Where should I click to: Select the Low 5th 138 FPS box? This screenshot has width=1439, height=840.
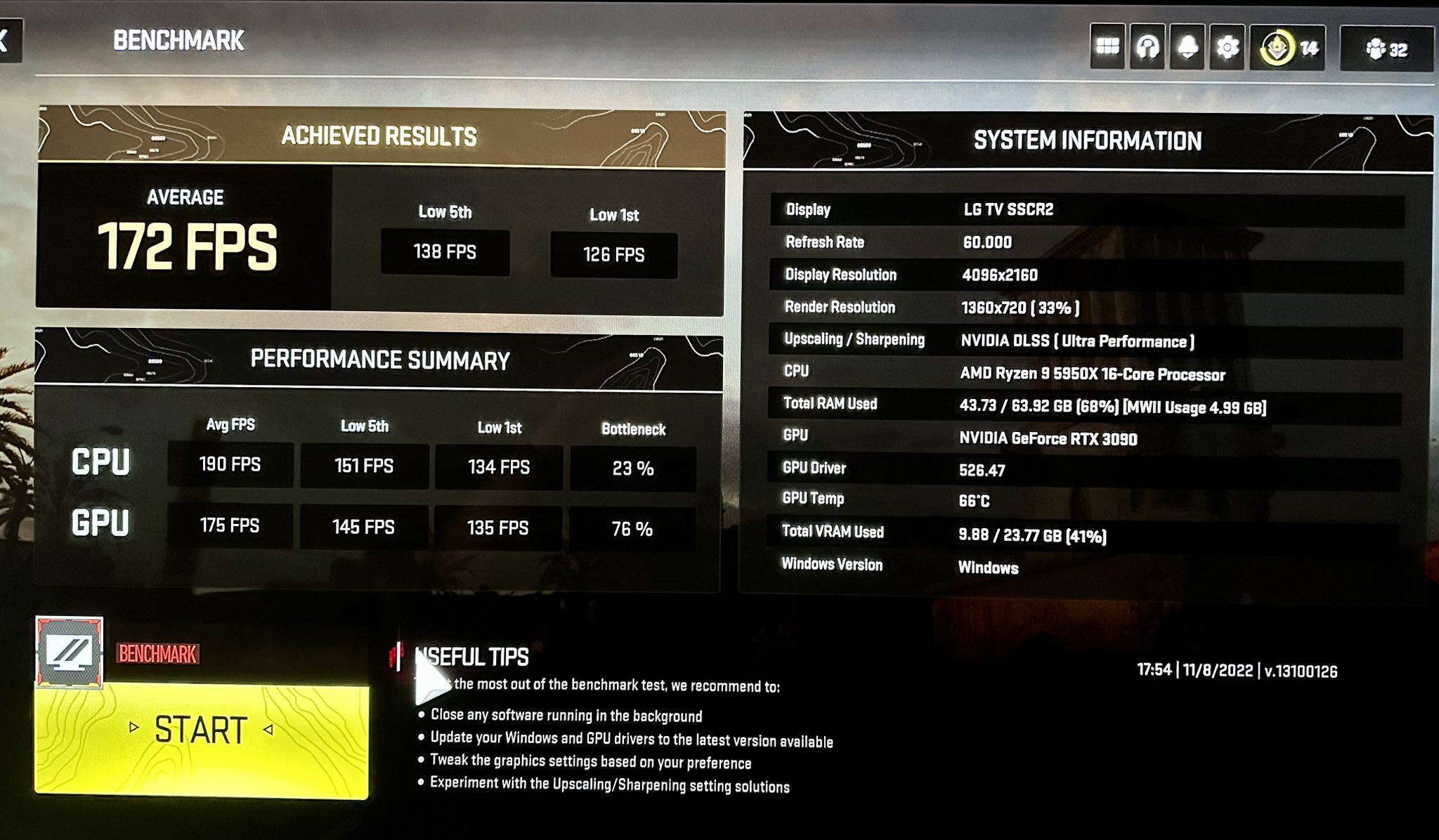445,253
